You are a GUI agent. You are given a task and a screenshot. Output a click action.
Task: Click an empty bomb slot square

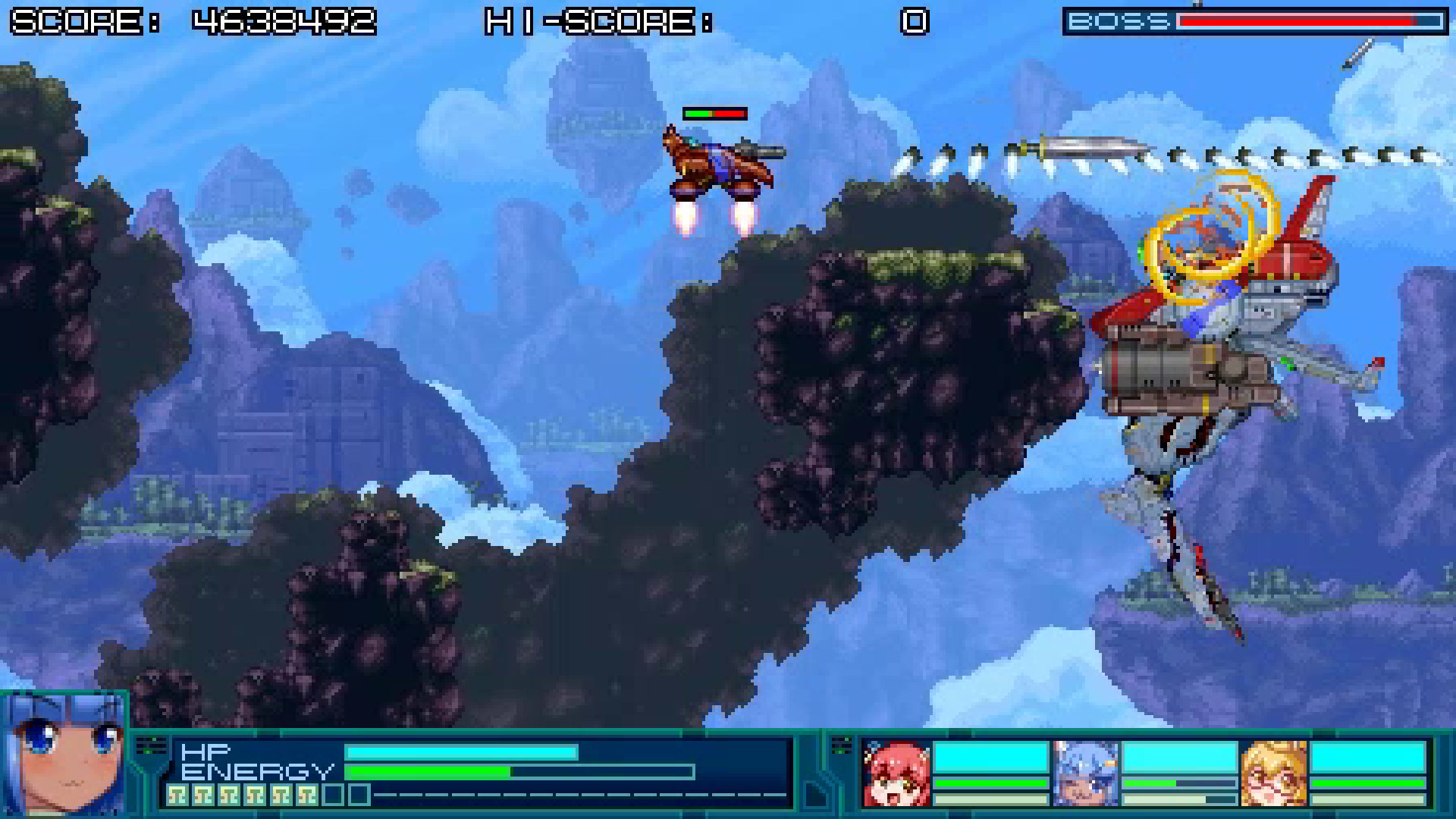pos(332,794)
